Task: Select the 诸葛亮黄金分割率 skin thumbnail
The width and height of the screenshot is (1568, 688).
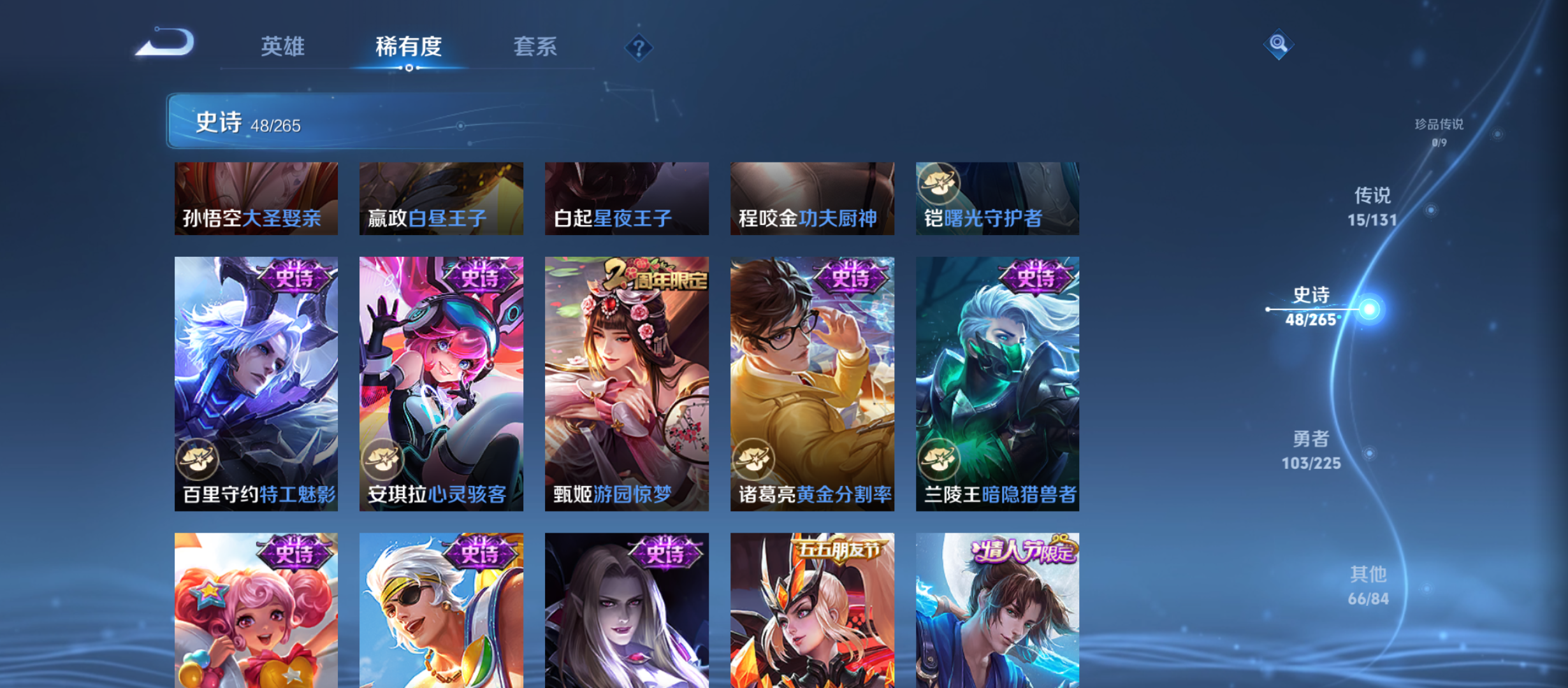Action: pos(812,382)
